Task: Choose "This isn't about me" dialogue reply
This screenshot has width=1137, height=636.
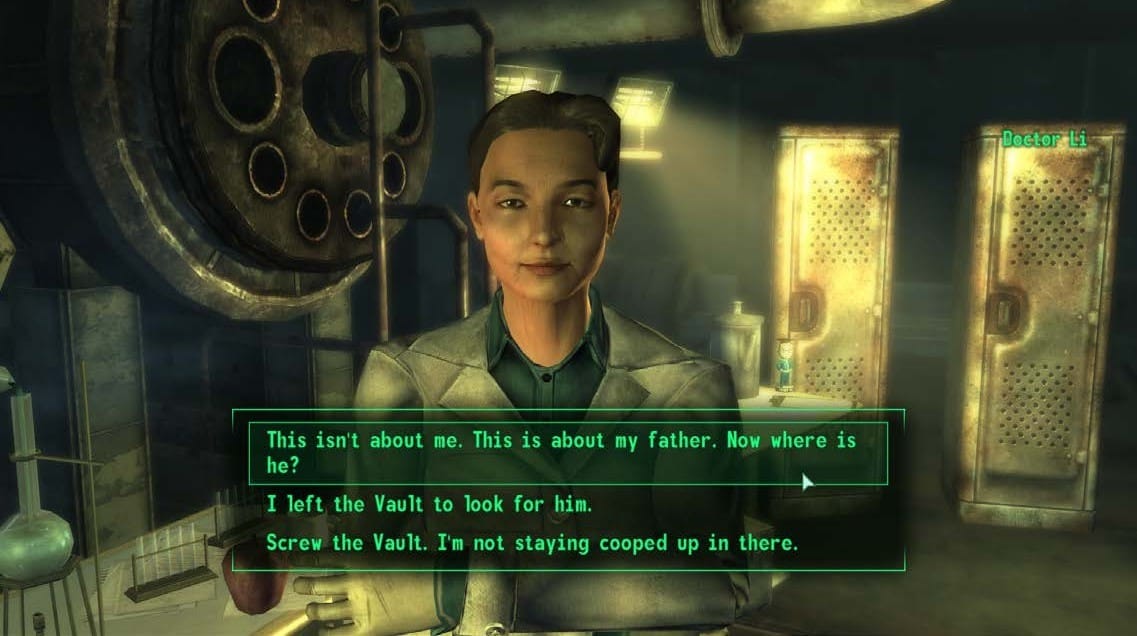Action: (x=560, y=452)
